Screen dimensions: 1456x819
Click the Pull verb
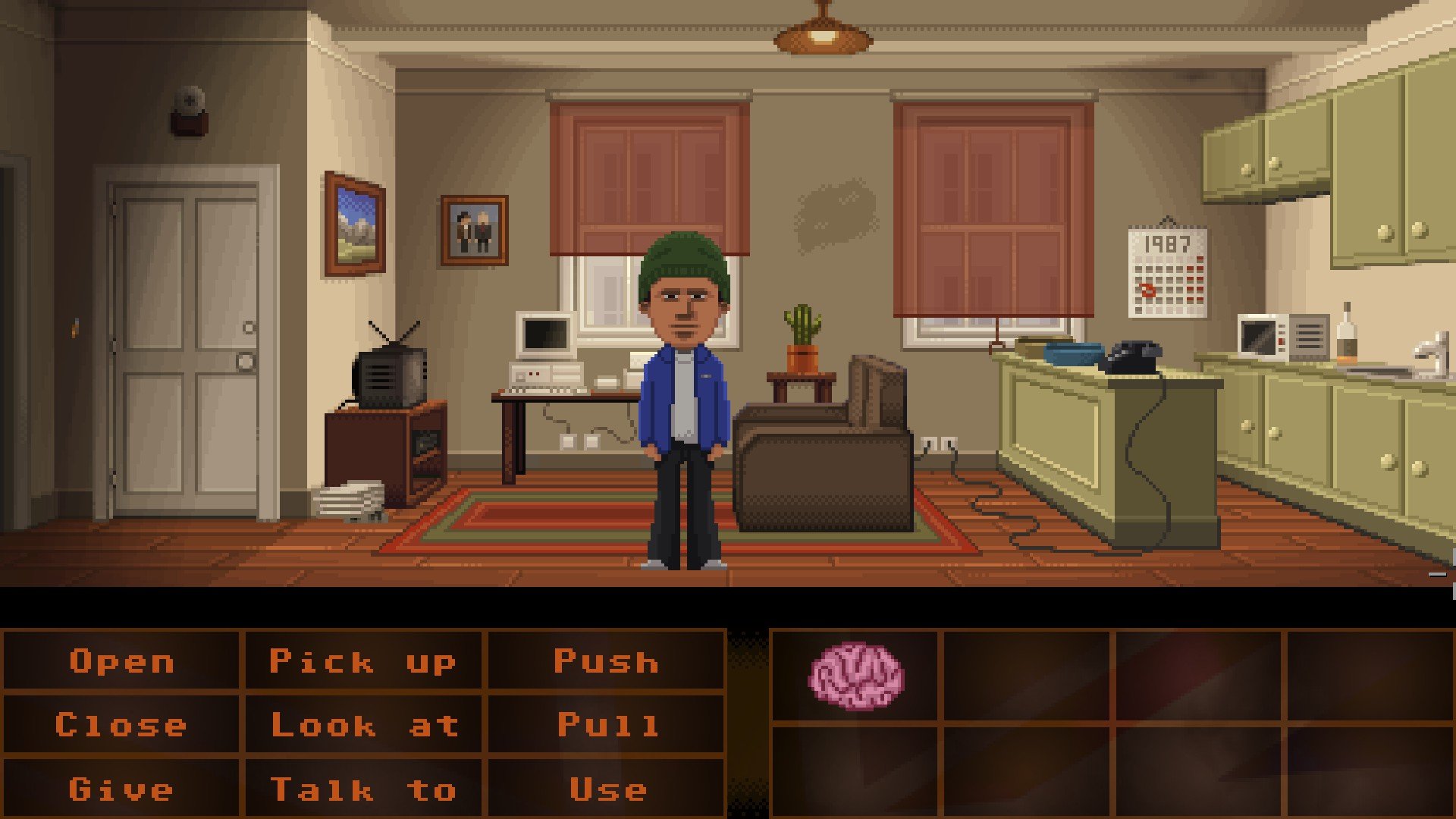[607, 725]
